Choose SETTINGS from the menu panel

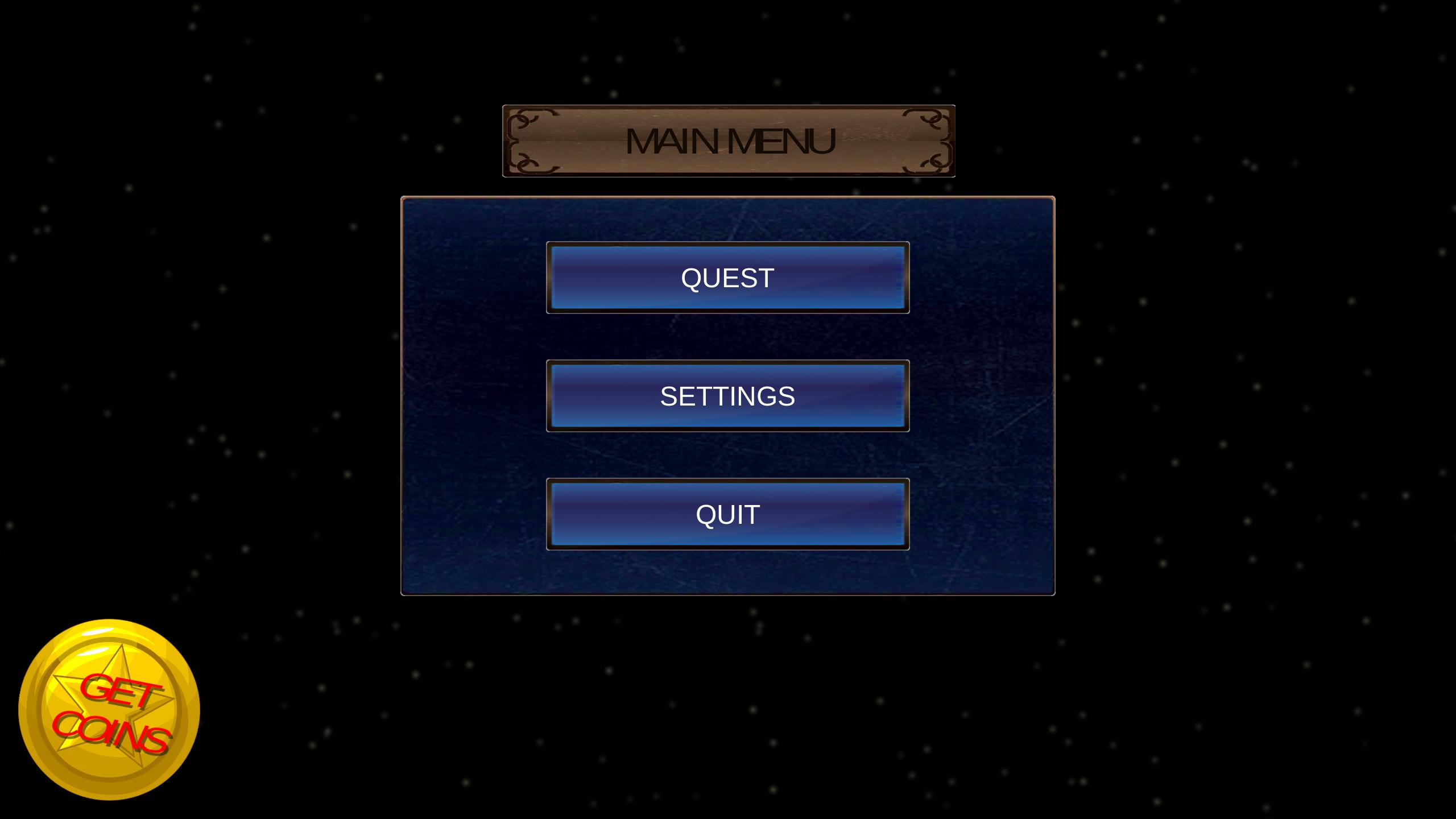[728, 398]
